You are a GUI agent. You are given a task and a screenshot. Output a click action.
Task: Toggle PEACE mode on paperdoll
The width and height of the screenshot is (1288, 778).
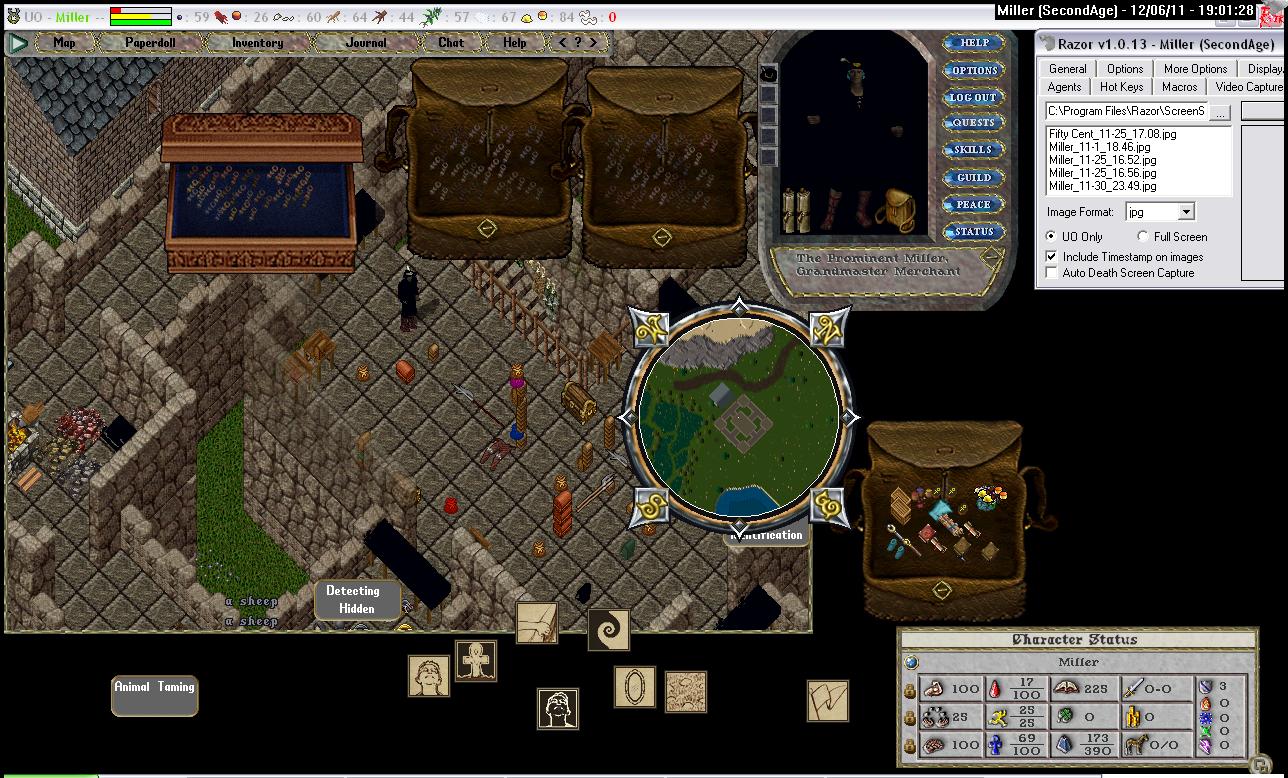click(973, 205)
